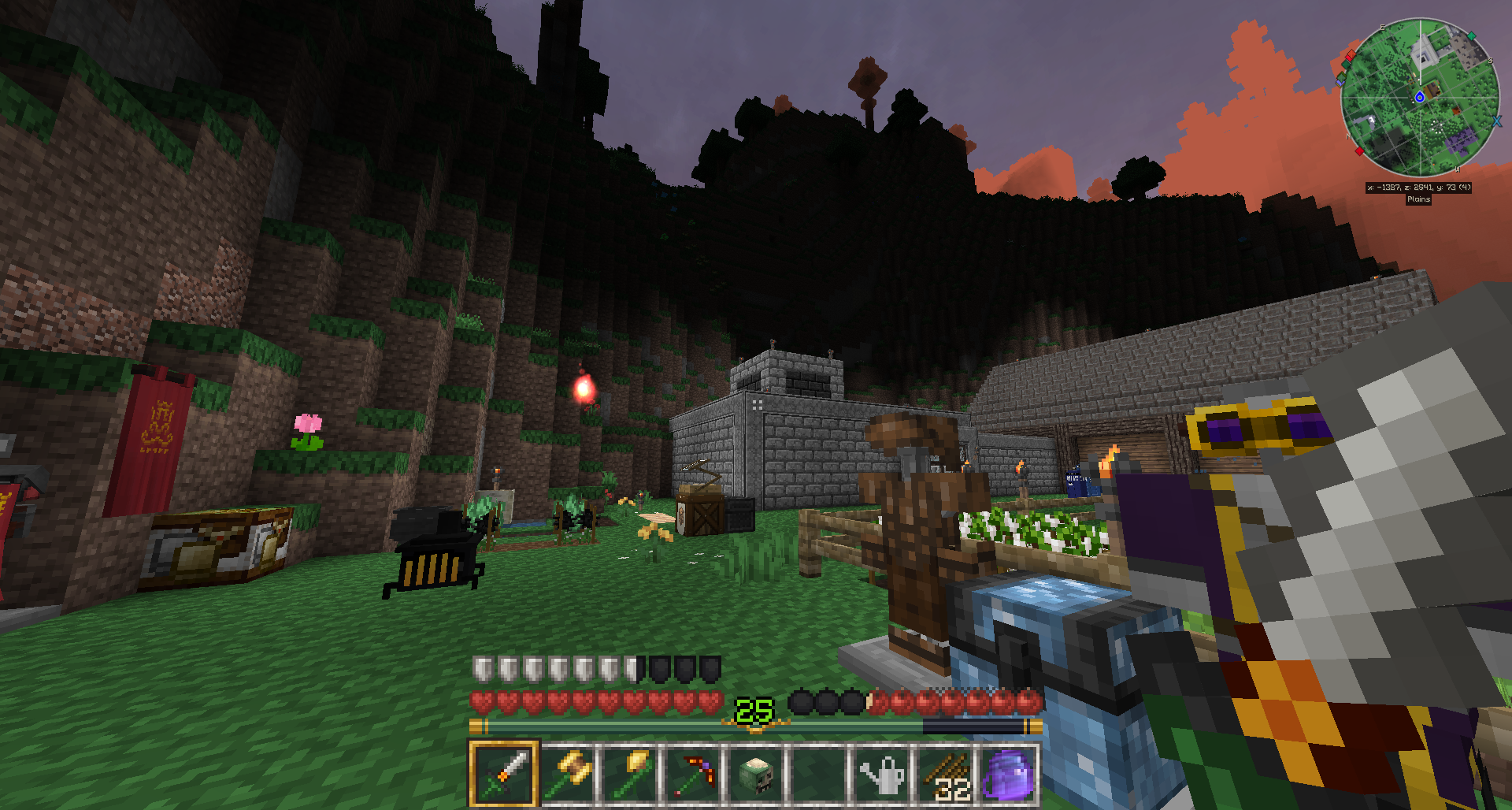Click the blue player marker on minimap
The height and width of the screenshot is (810, 1512).
[1419, 98]
